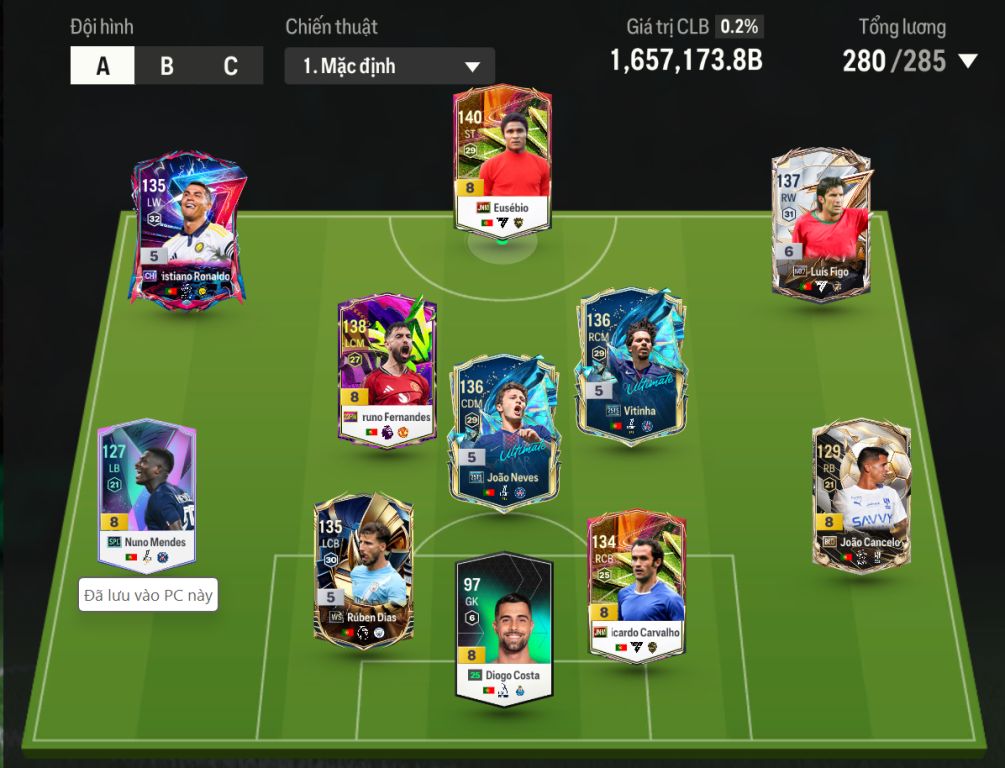Select the Rúben Dias LCB card
1005x768 pixels.
coord(362,571)
